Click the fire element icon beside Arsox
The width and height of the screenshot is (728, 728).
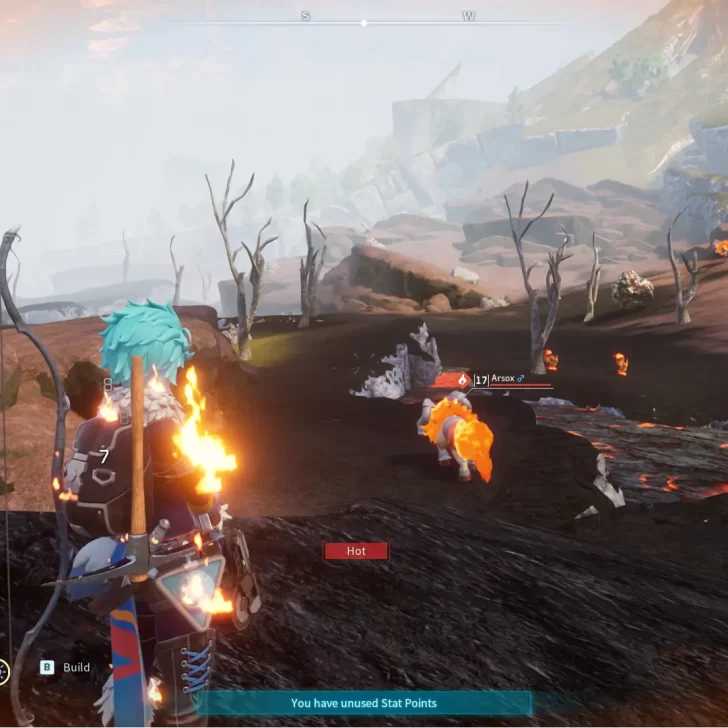(462, 380)
